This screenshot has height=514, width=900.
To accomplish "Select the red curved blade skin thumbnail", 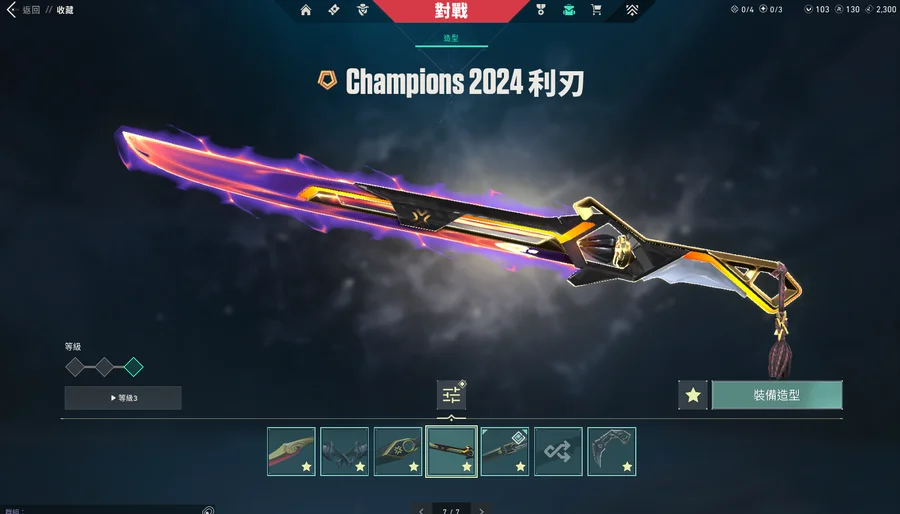I will pyautogui.click(x=291, y=451).
